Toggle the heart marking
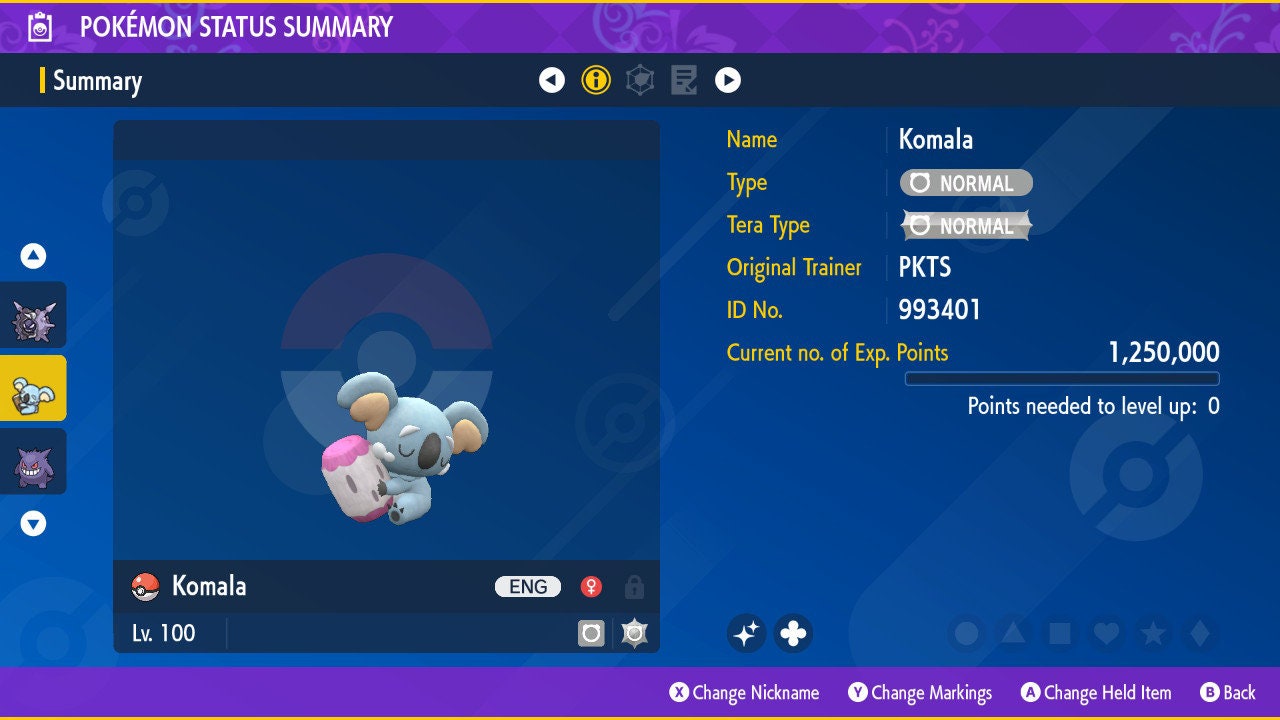Screen dimensions: 1280x720 pos(1105,633)
